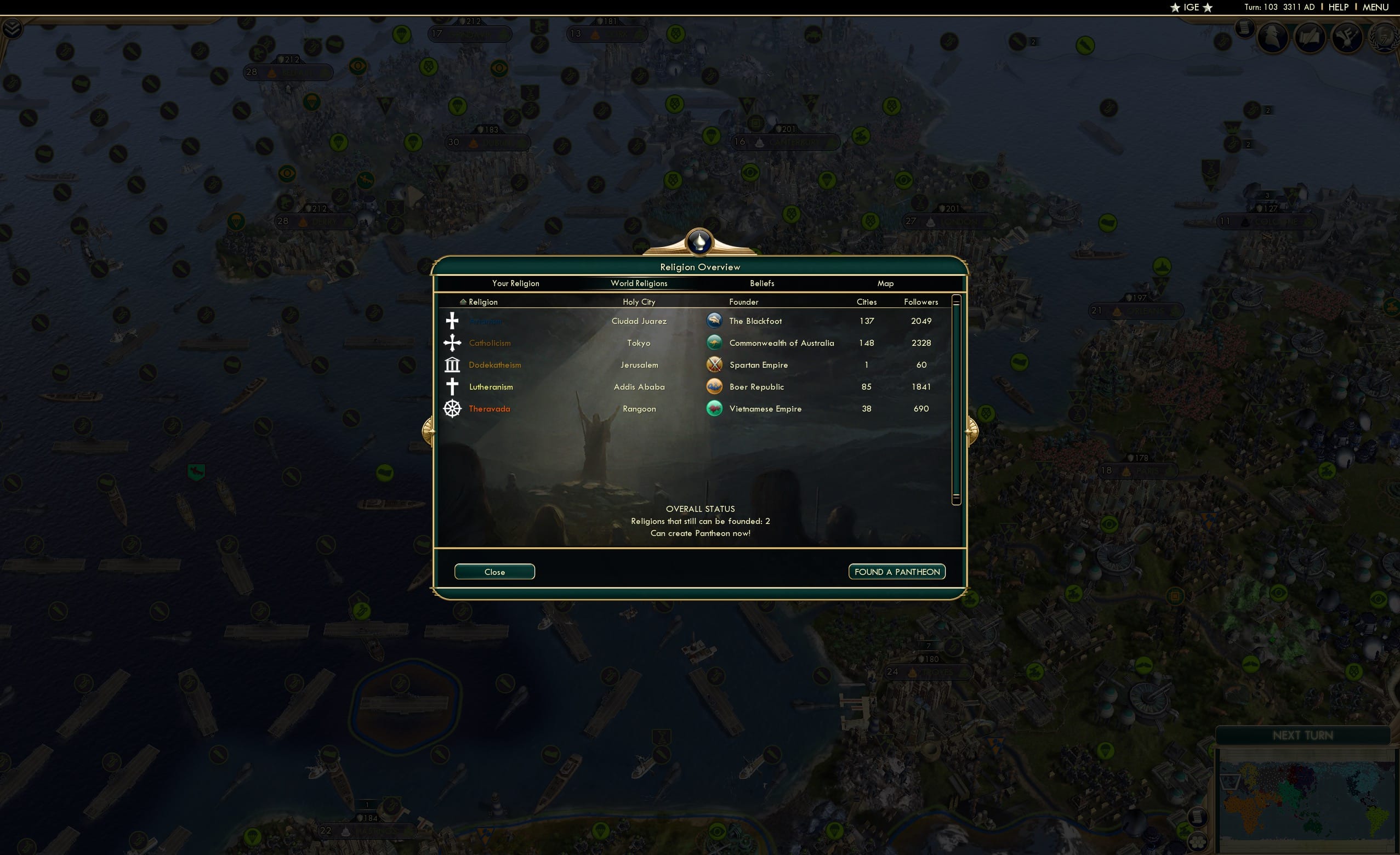Open the Spartan Empire founder icon
The width and height of the screenshot is (1400, 855).
pos(715,364)
